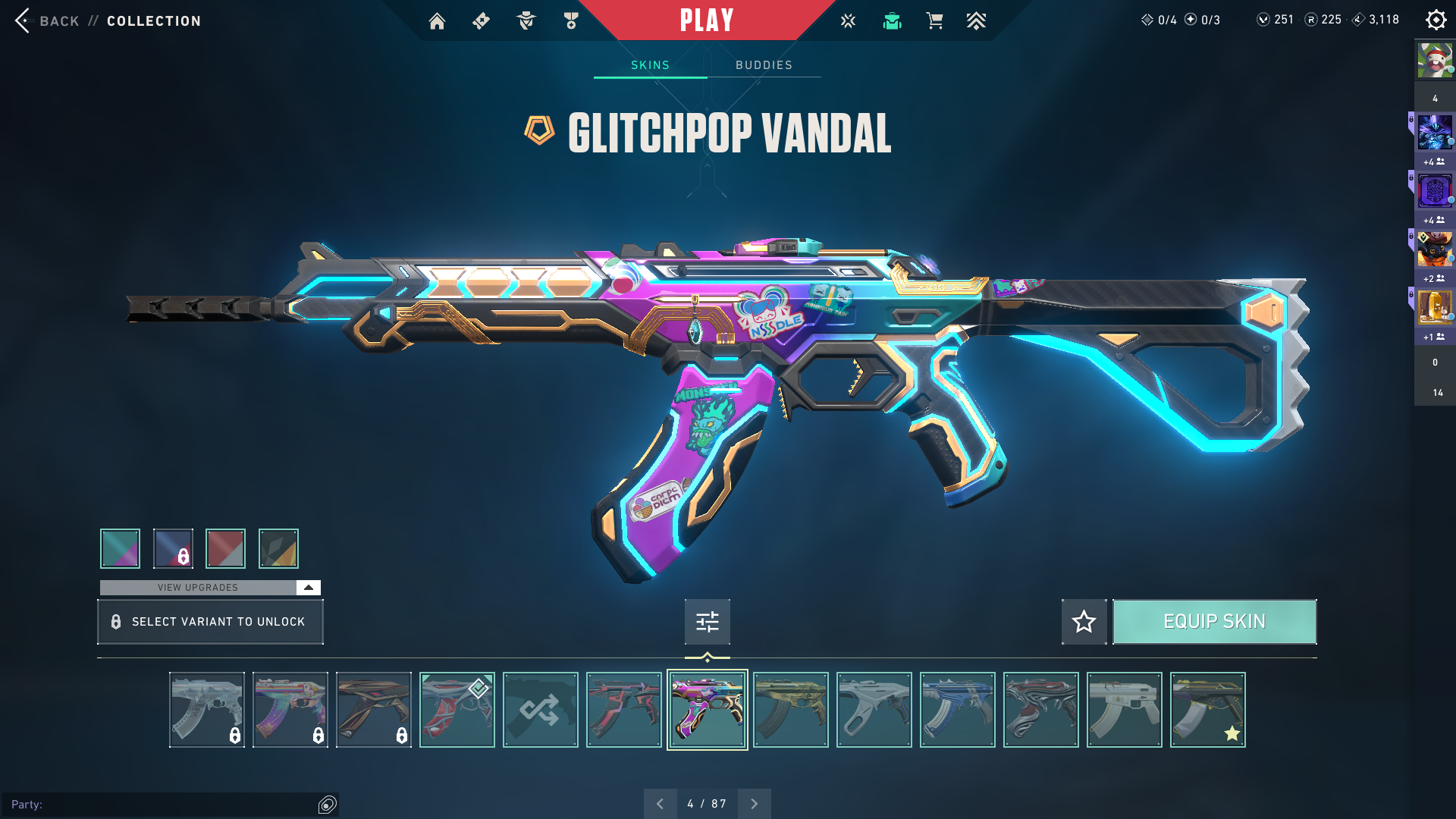Click the red PLAY button
This screenshot has width=1456, height=819.
click(706, 20)
